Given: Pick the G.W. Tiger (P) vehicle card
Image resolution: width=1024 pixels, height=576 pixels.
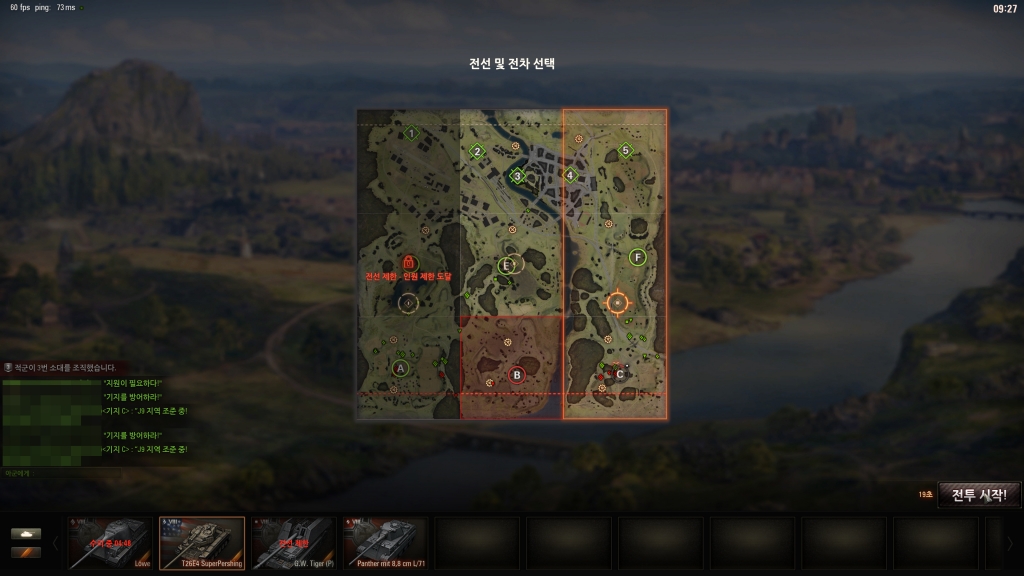Looking at the screenshot, I should click(x=294, y=542).
